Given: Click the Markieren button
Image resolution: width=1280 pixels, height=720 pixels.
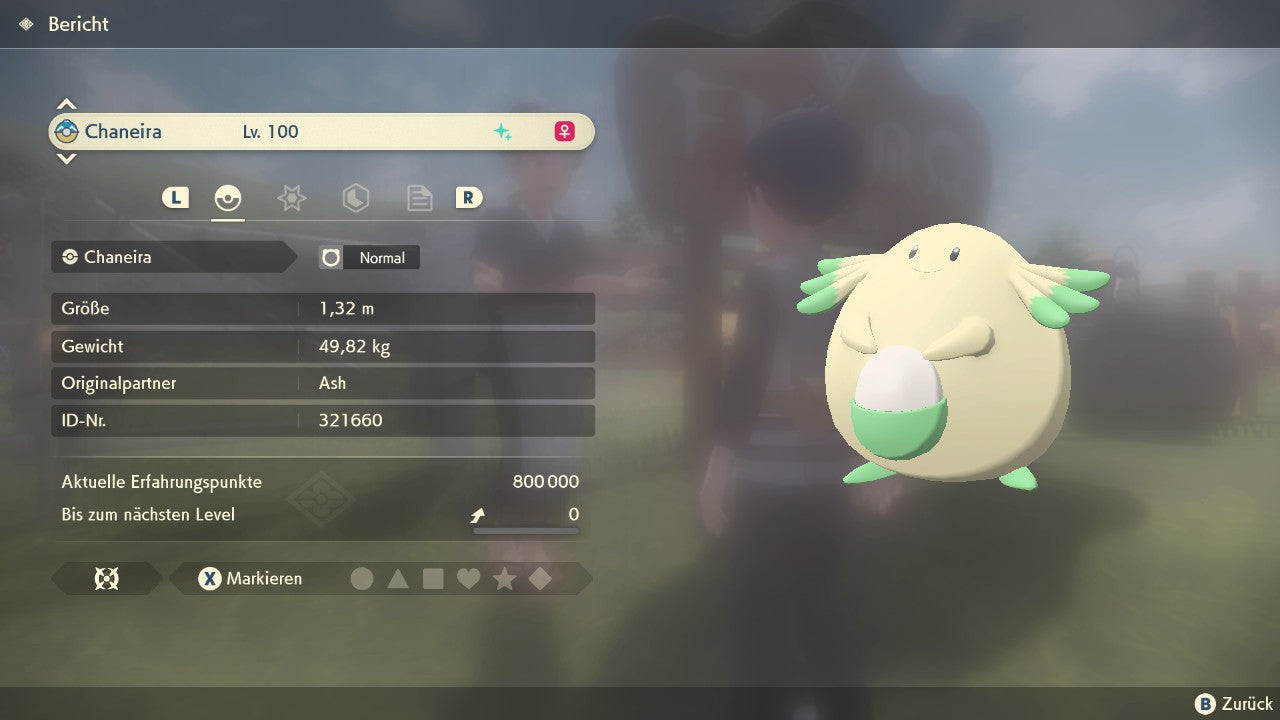Looking at the screenshot, I should coord(251,579).
